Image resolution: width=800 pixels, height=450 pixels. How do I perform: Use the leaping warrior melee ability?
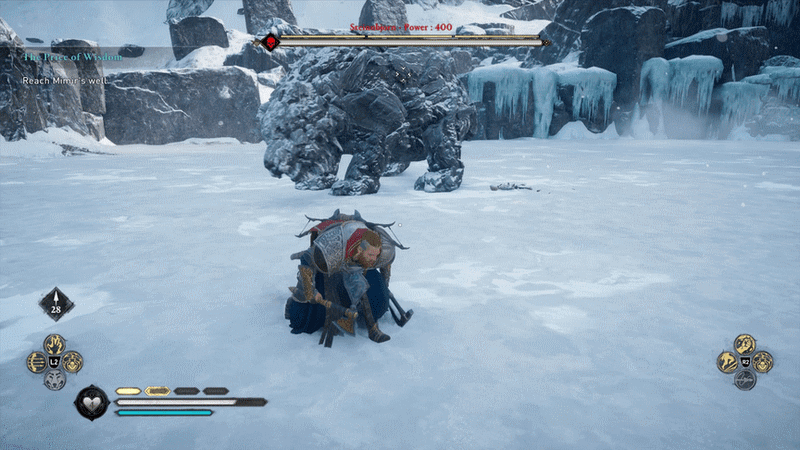[727, 362]
